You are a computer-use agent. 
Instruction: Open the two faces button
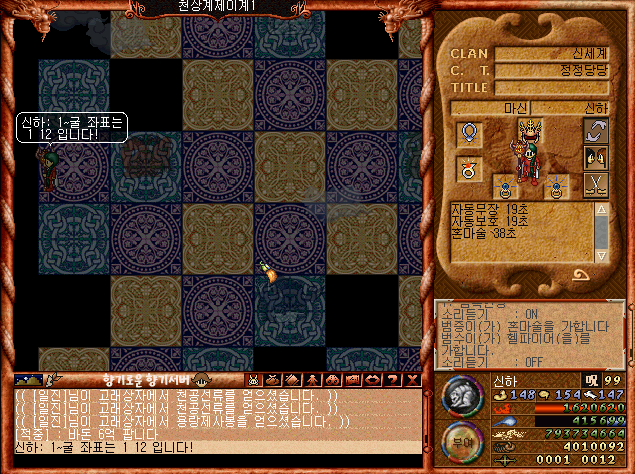coord(596,157)
